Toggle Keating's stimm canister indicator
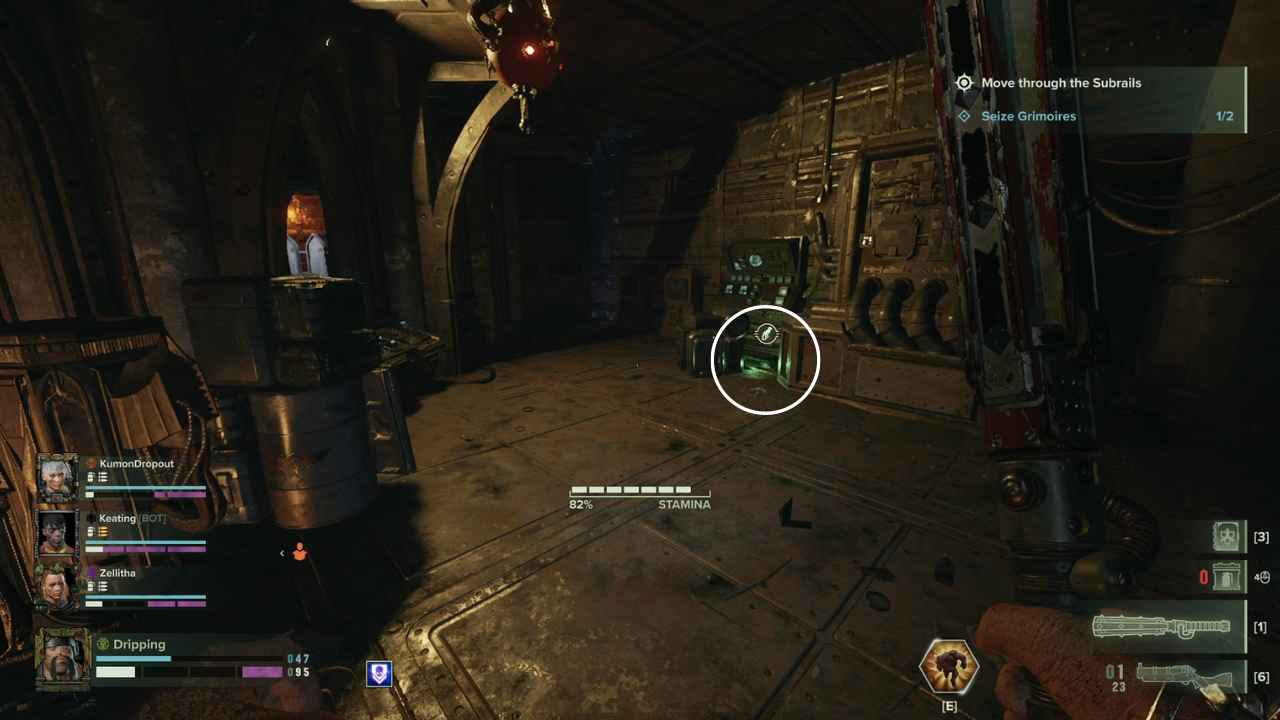Image resolution: width=1280 pixels, height=720 pixels. coord(90,530)
